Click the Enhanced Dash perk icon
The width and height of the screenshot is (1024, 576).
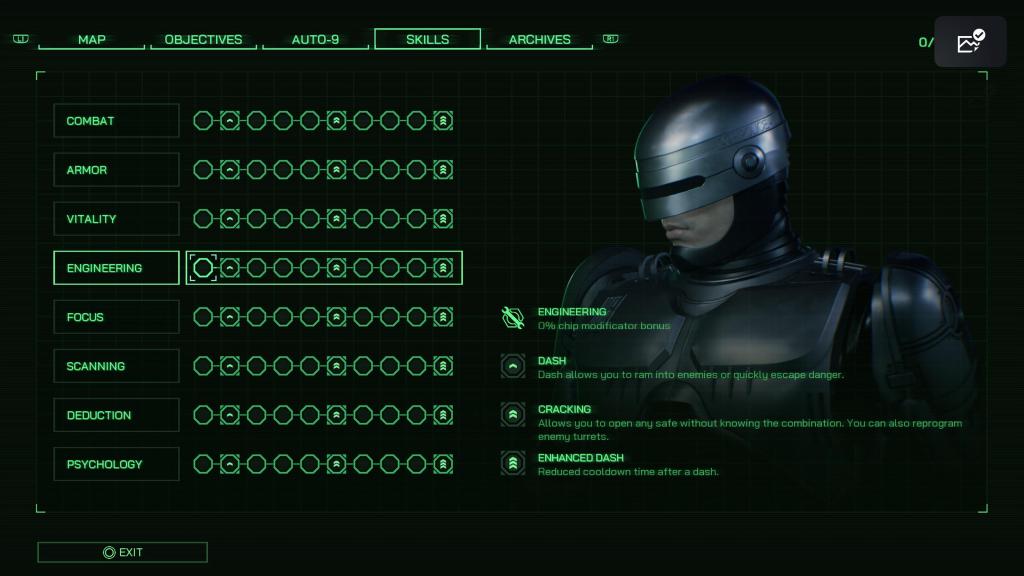click(513, 463)
